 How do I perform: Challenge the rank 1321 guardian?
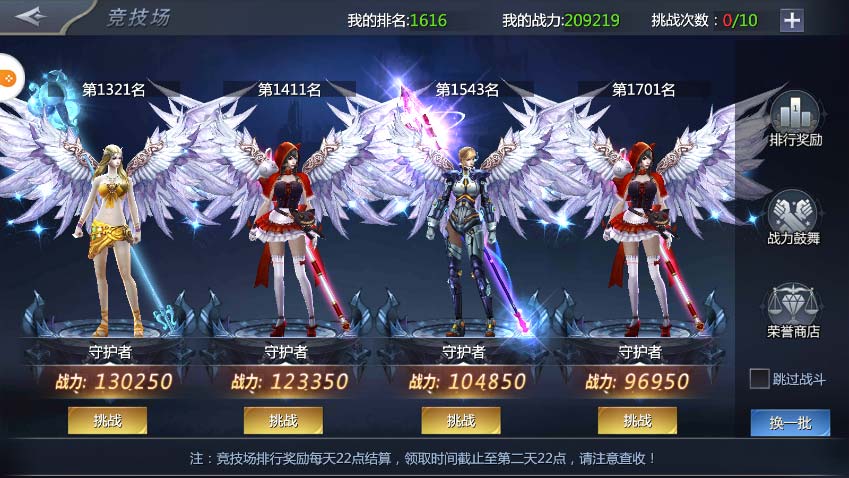107,420
